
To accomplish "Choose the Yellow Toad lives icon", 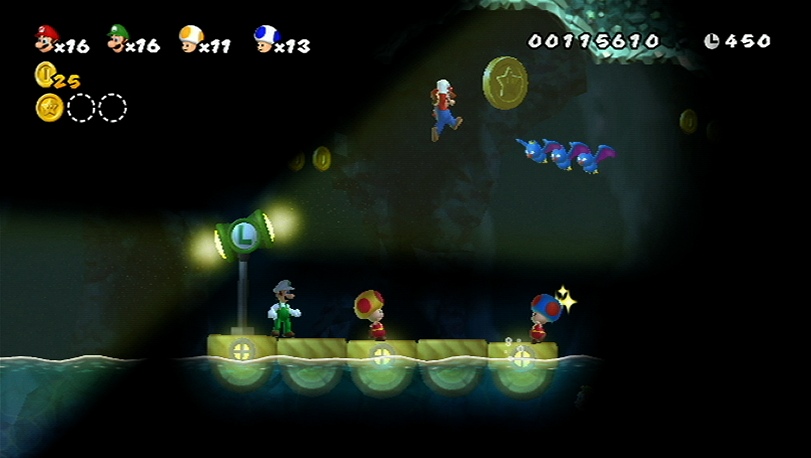I will pyautogui.click(x=190, y=38).
